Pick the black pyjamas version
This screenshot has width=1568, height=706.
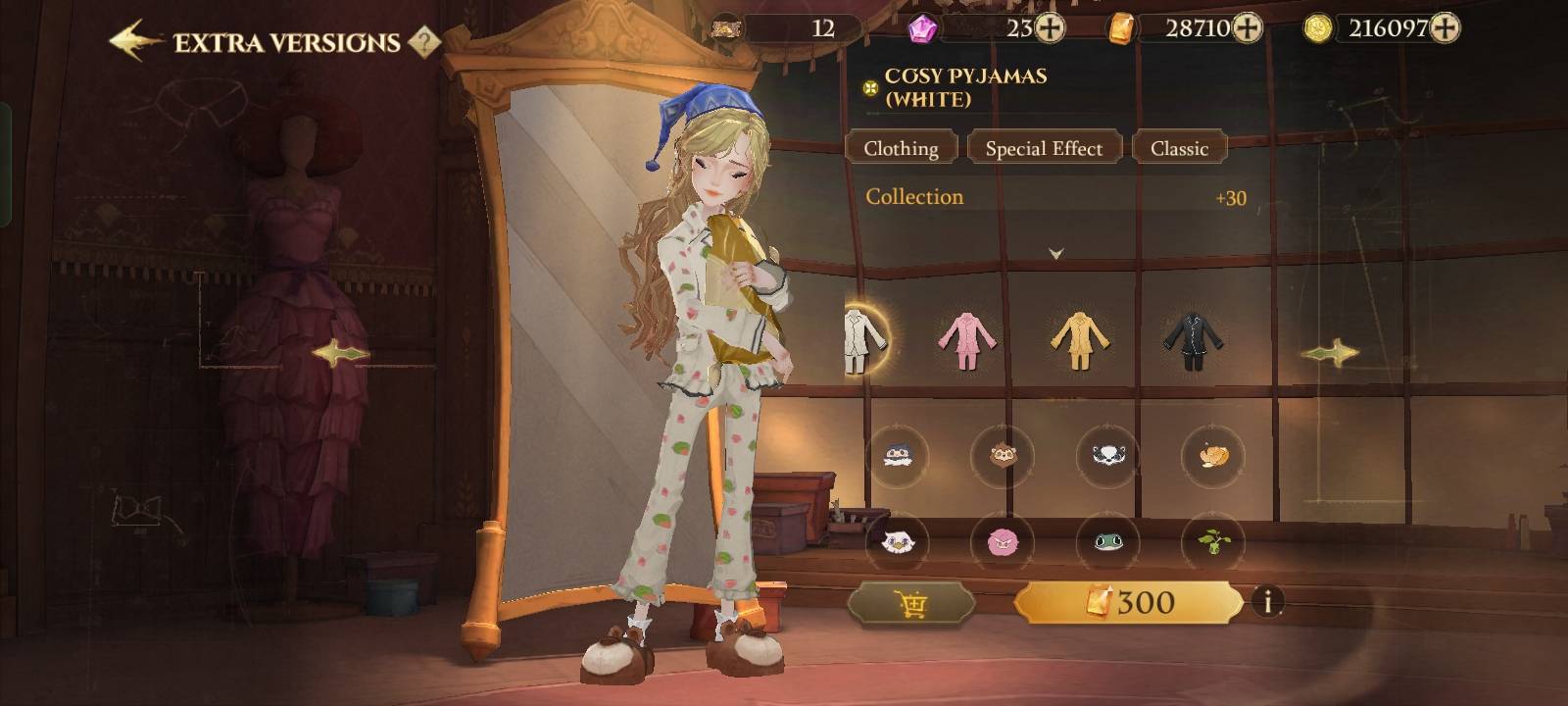tap(1192, 339)
